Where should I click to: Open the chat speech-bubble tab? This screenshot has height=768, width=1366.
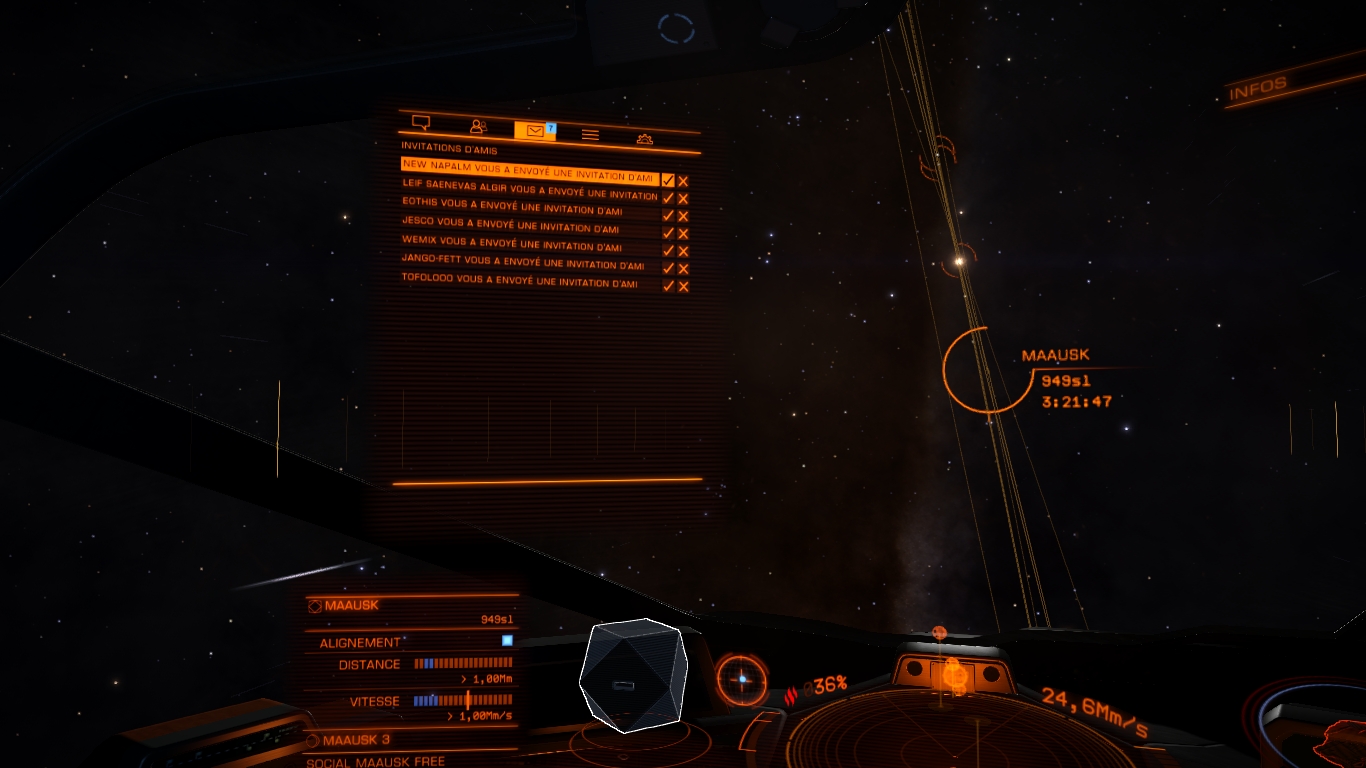421,123
